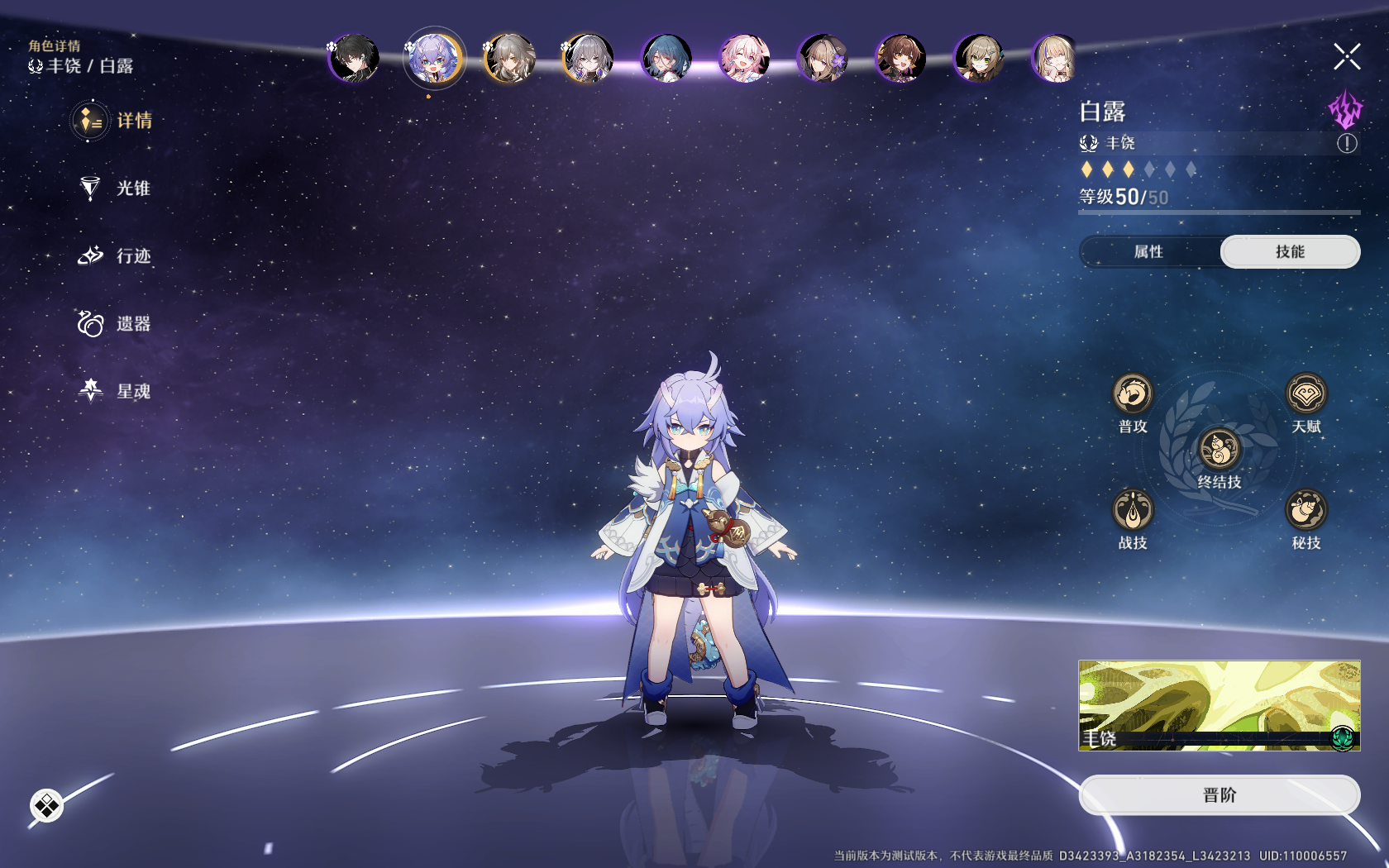The width and height of the screenshot is (1389, 868).
Task: Select the 技能 skills tab
Action: [x=1290, y=252]
